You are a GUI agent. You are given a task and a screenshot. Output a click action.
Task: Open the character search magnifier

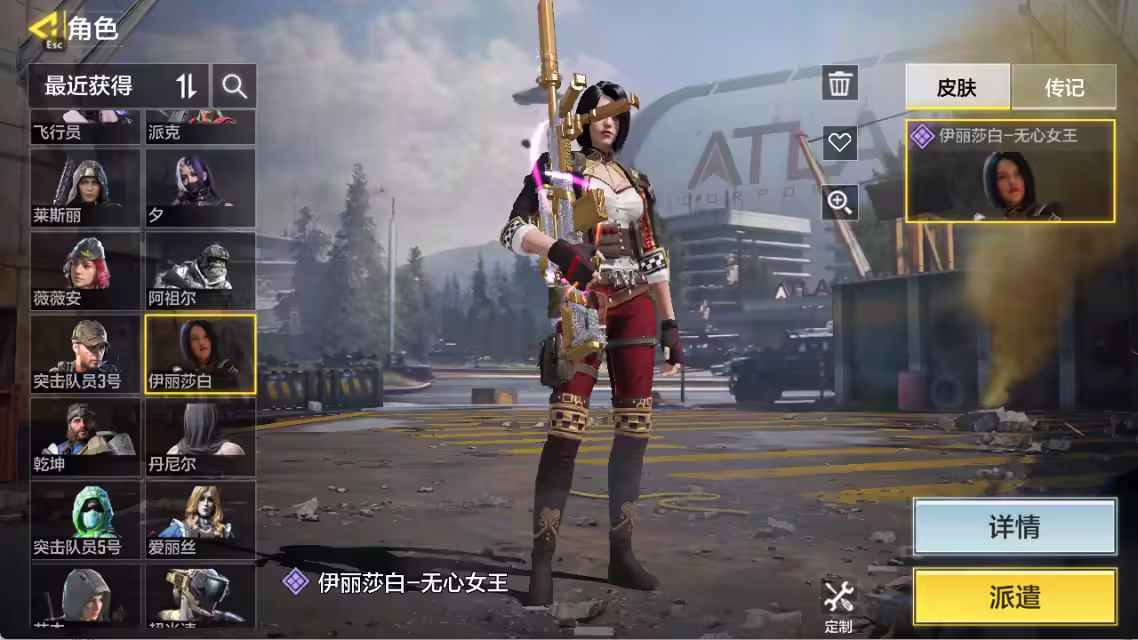235,86
